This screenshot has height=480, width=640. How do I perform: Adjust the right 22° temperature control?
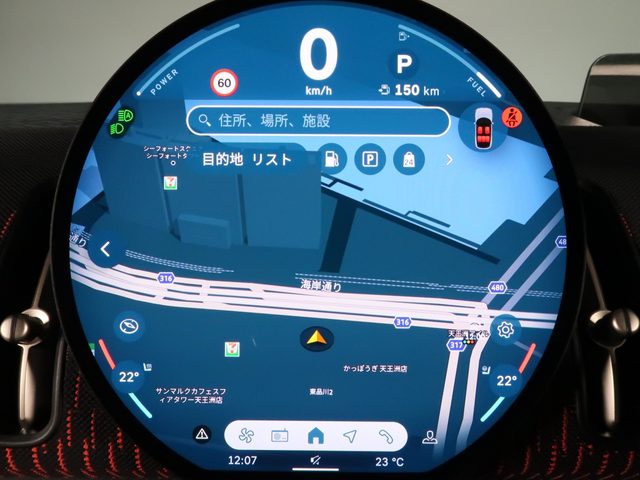(507, 381)
